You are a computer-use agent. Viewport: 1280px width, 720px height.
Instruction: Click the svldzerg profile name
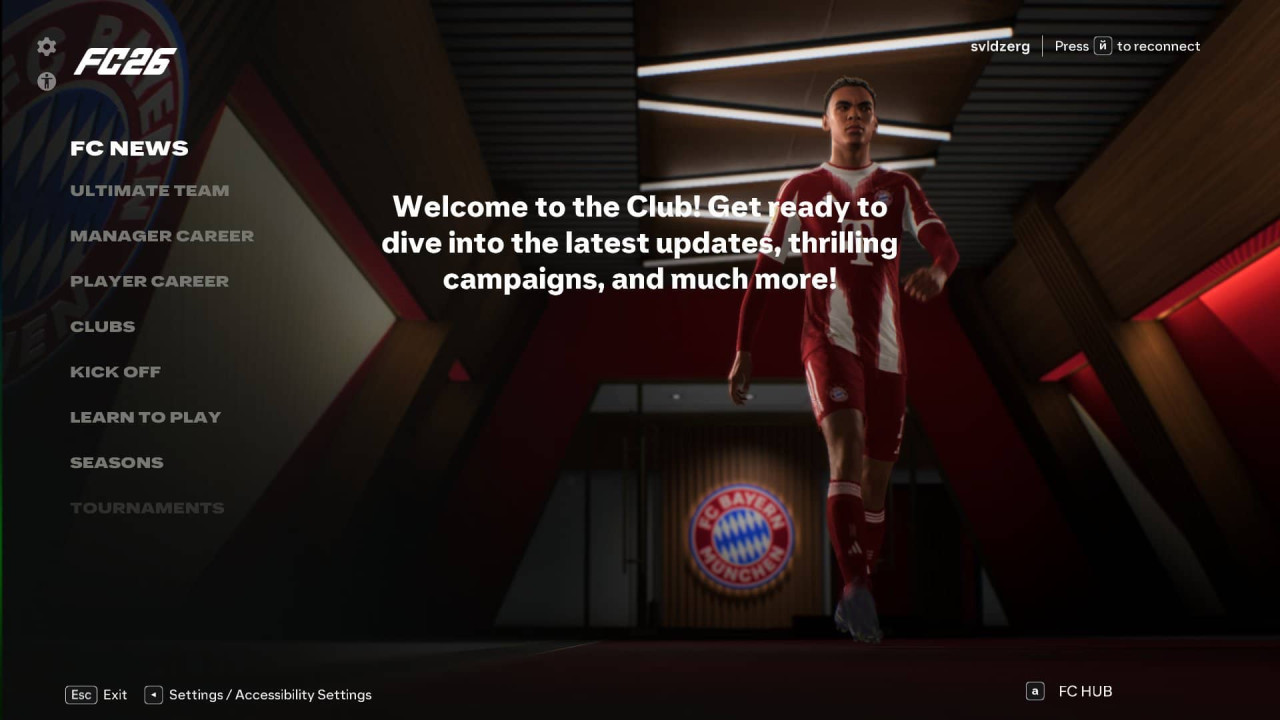(x=999, y=46)
